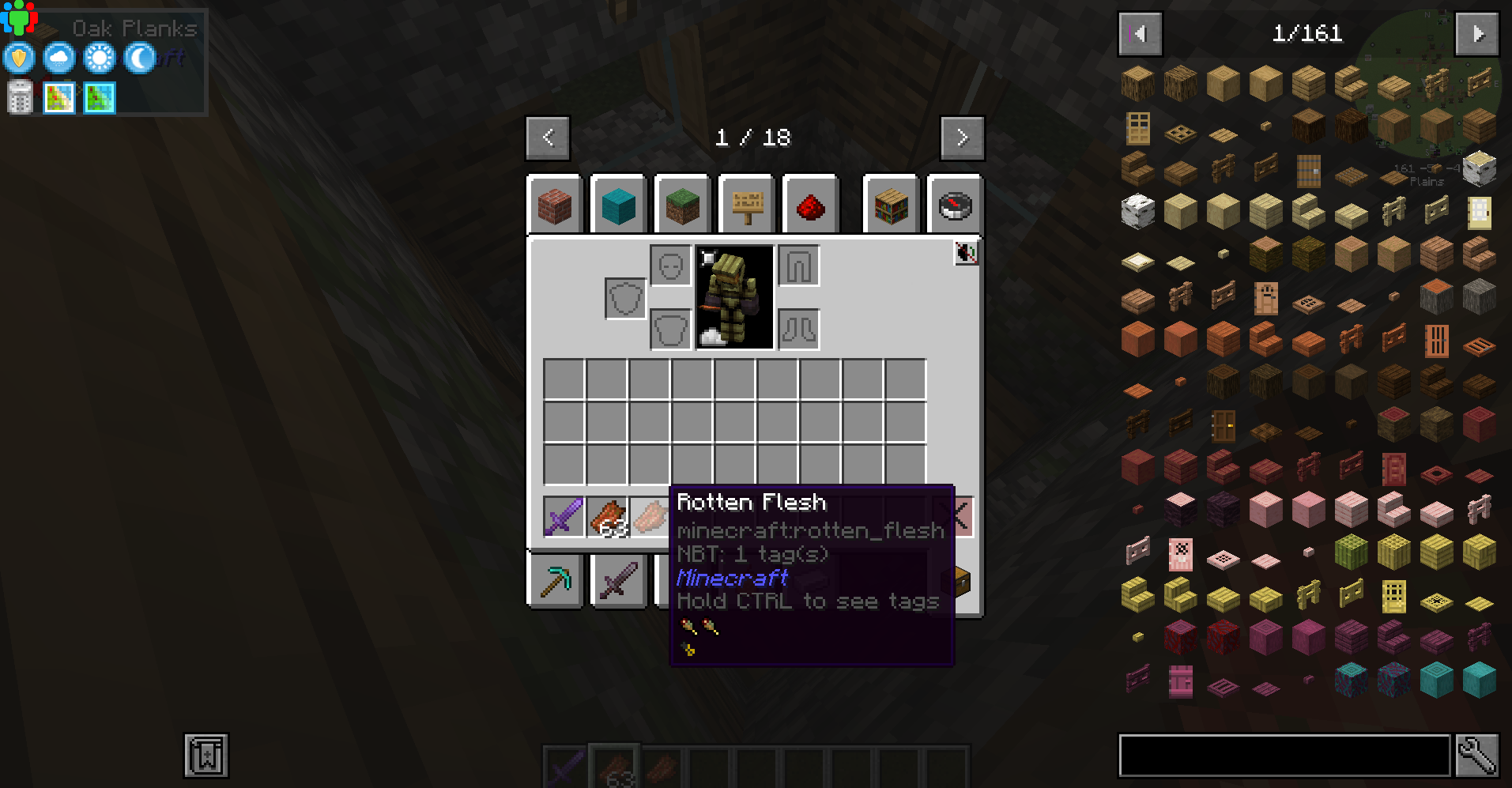This screenshot has height=788, width=1512.
Task: Set time to day with the sun button
Action: (x=98, y=58)
